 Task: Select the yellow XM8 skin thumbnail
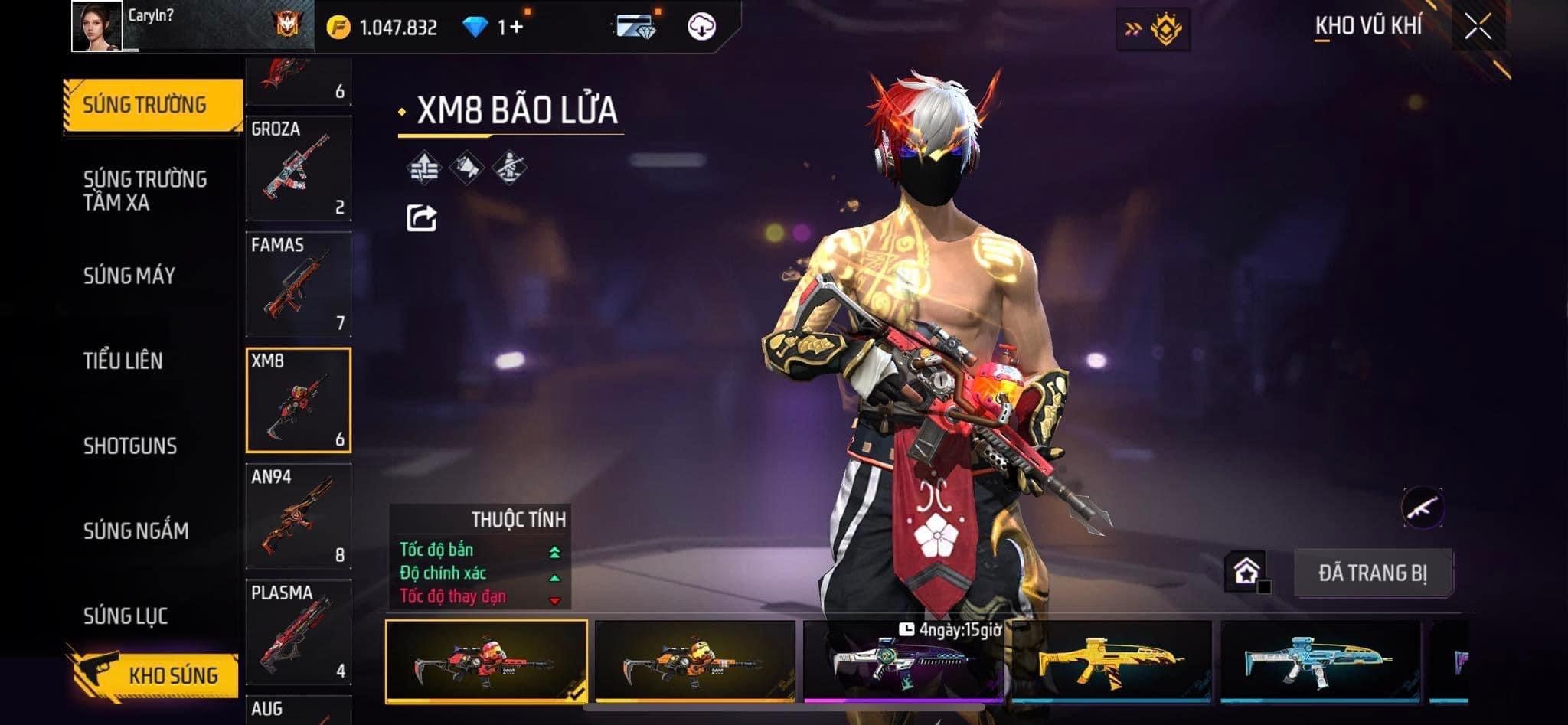click(1112, 661)
